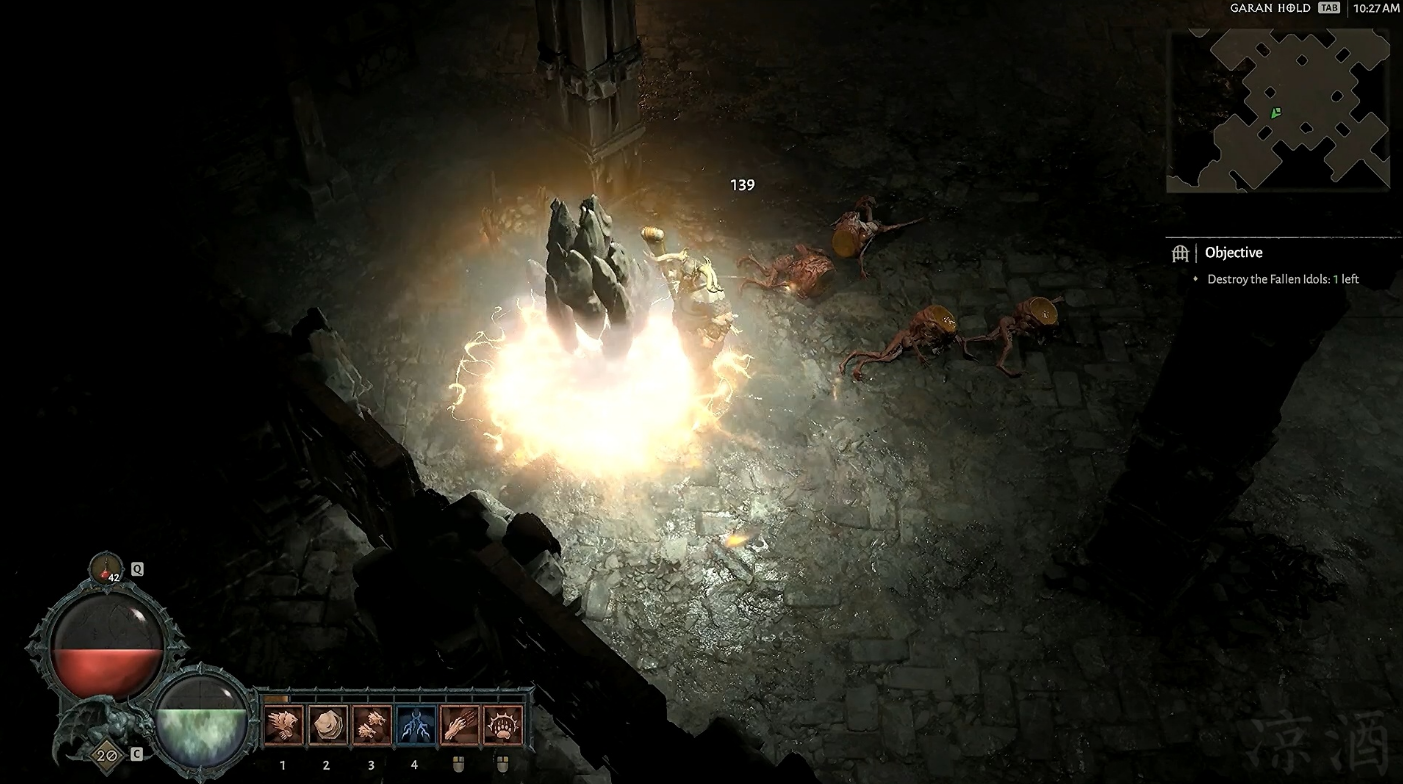Use the claw slash skill
This screenshot has height=784, width=1403.
coord(459,725)
